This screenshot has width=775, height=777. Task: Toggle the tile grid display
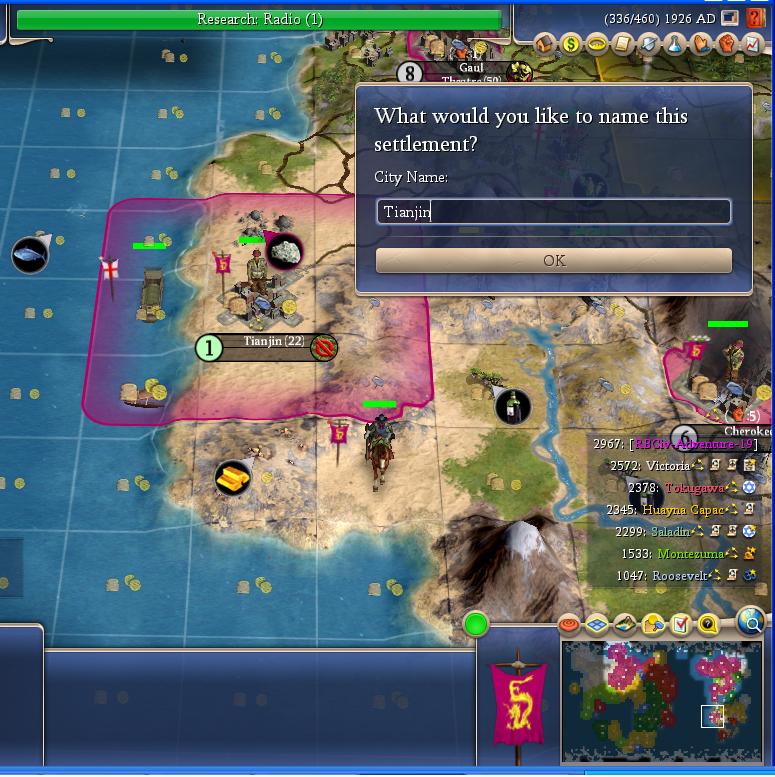click(597, 625)
